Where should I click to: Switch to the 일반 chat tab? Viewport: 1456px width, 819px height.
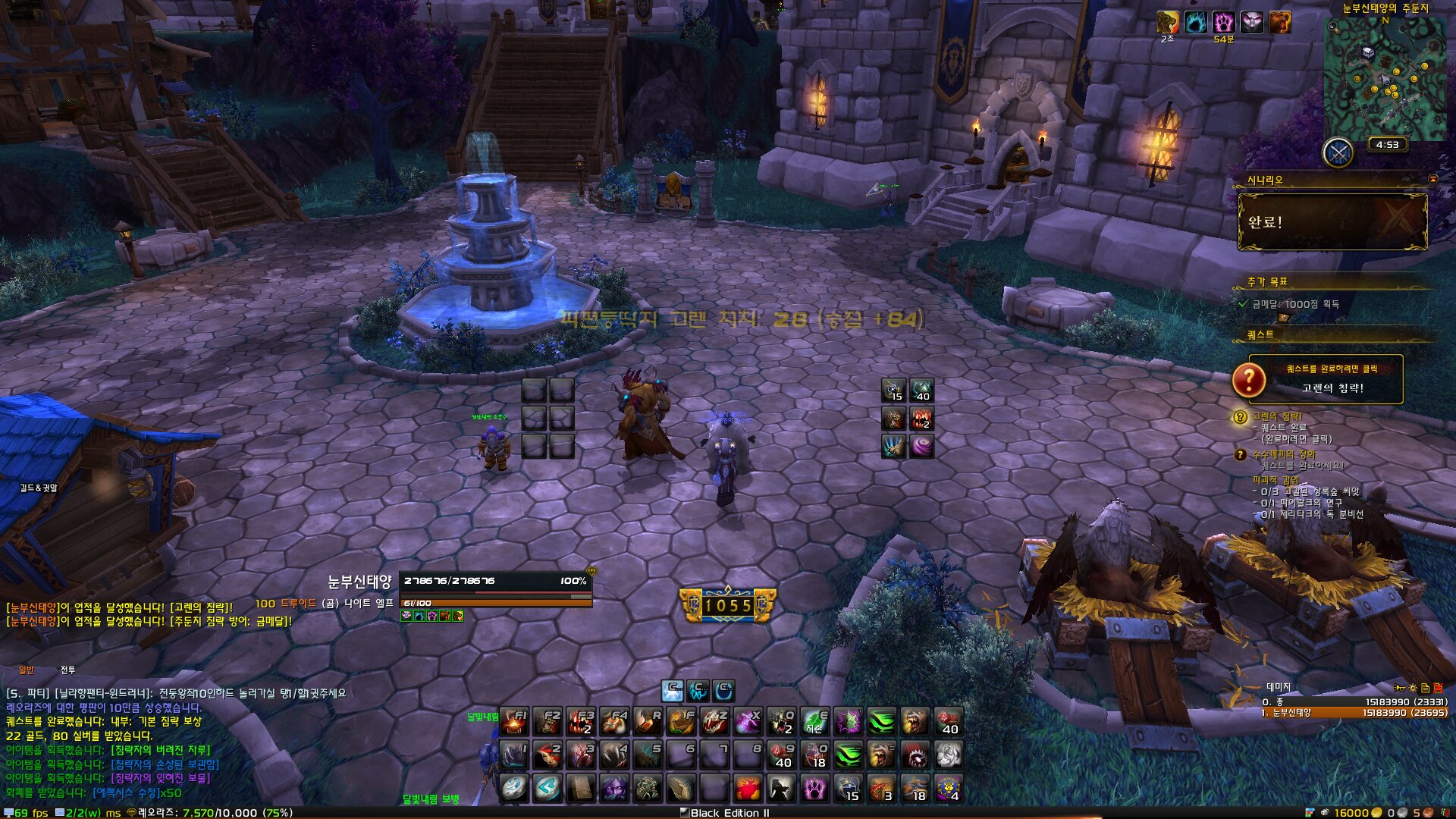coord(27,670)
